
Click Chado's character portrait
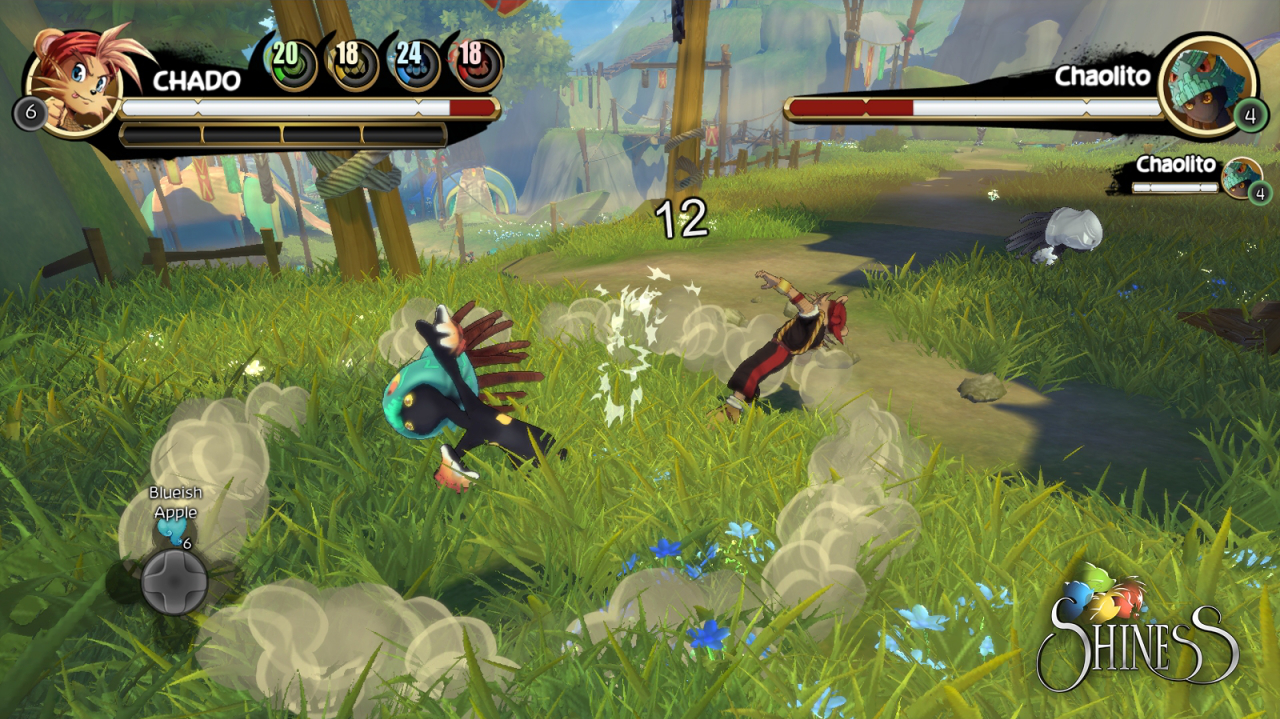click(x=73, y=78)
